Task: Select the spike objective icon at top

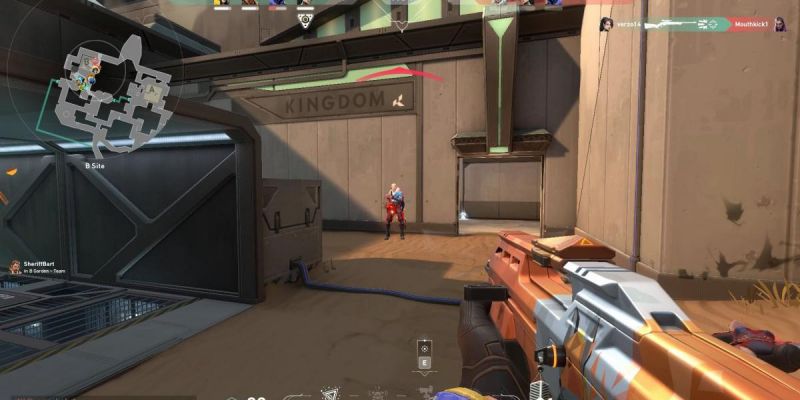Action: 306,19
